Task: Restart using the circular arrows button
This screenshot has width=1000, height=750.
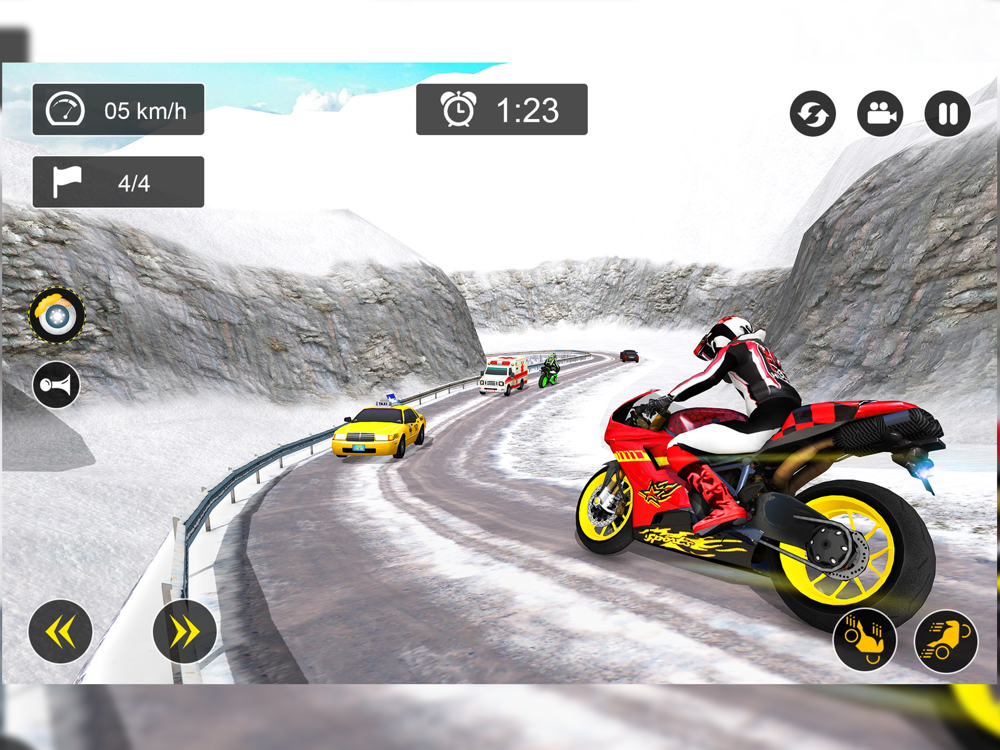Action: (813, 114)
